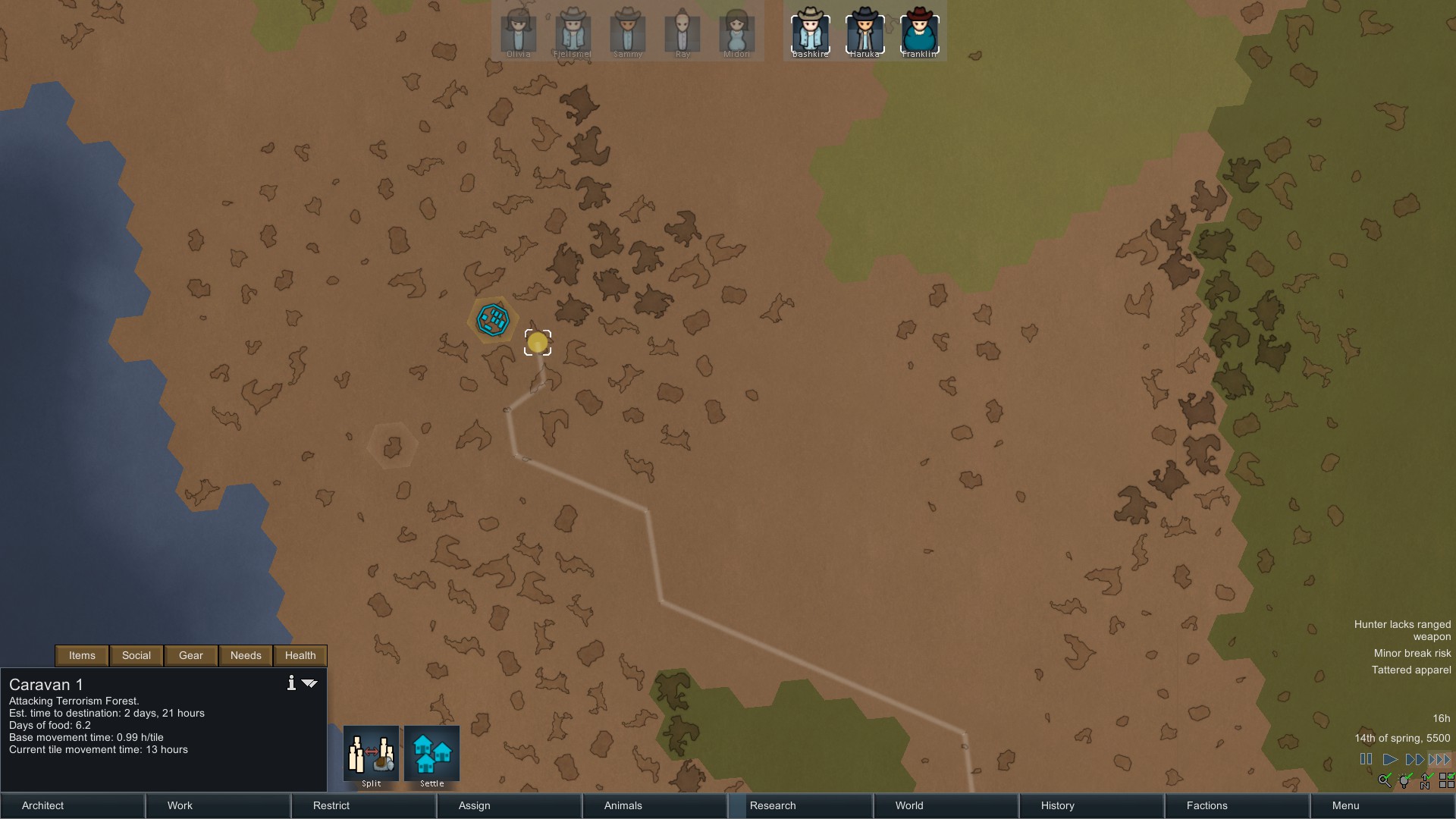Image resolution: width=1456 pixels, height=819 pixels.
Task: Open Caravan 1 info card
Action: (x=291, y=683)
